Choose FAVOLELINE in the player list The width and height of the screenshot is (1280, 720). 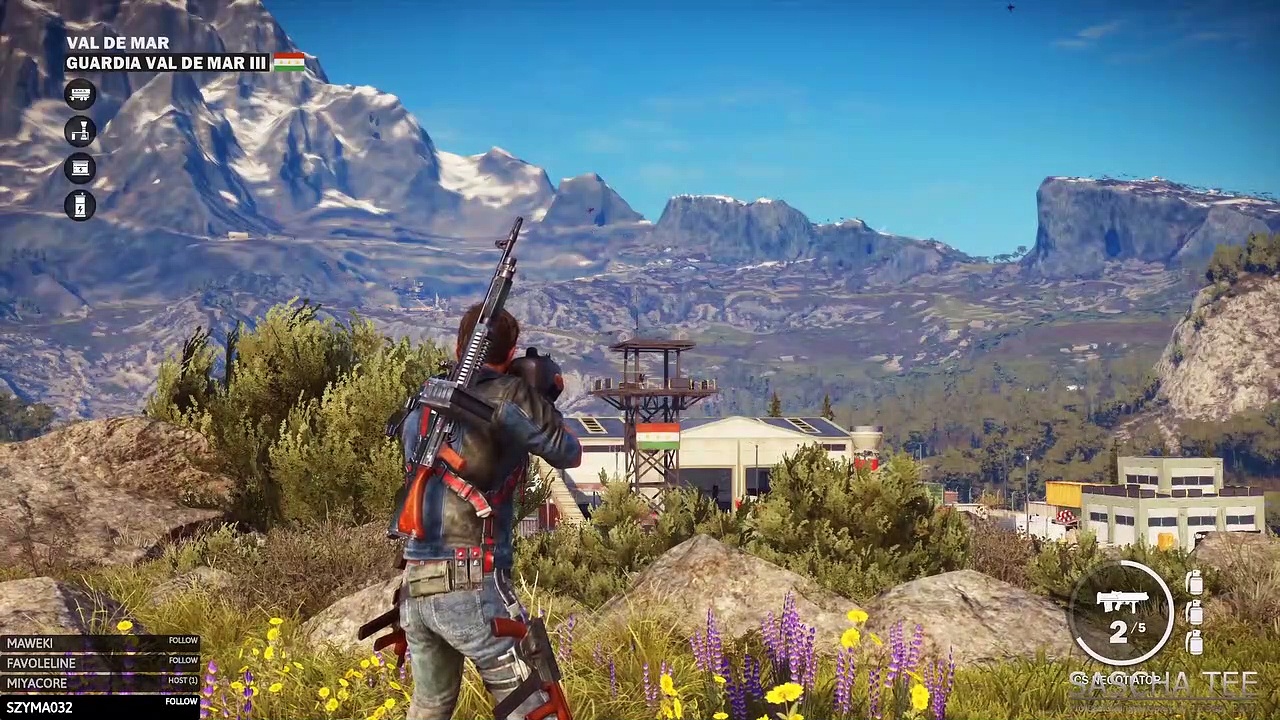coord(101,663)
